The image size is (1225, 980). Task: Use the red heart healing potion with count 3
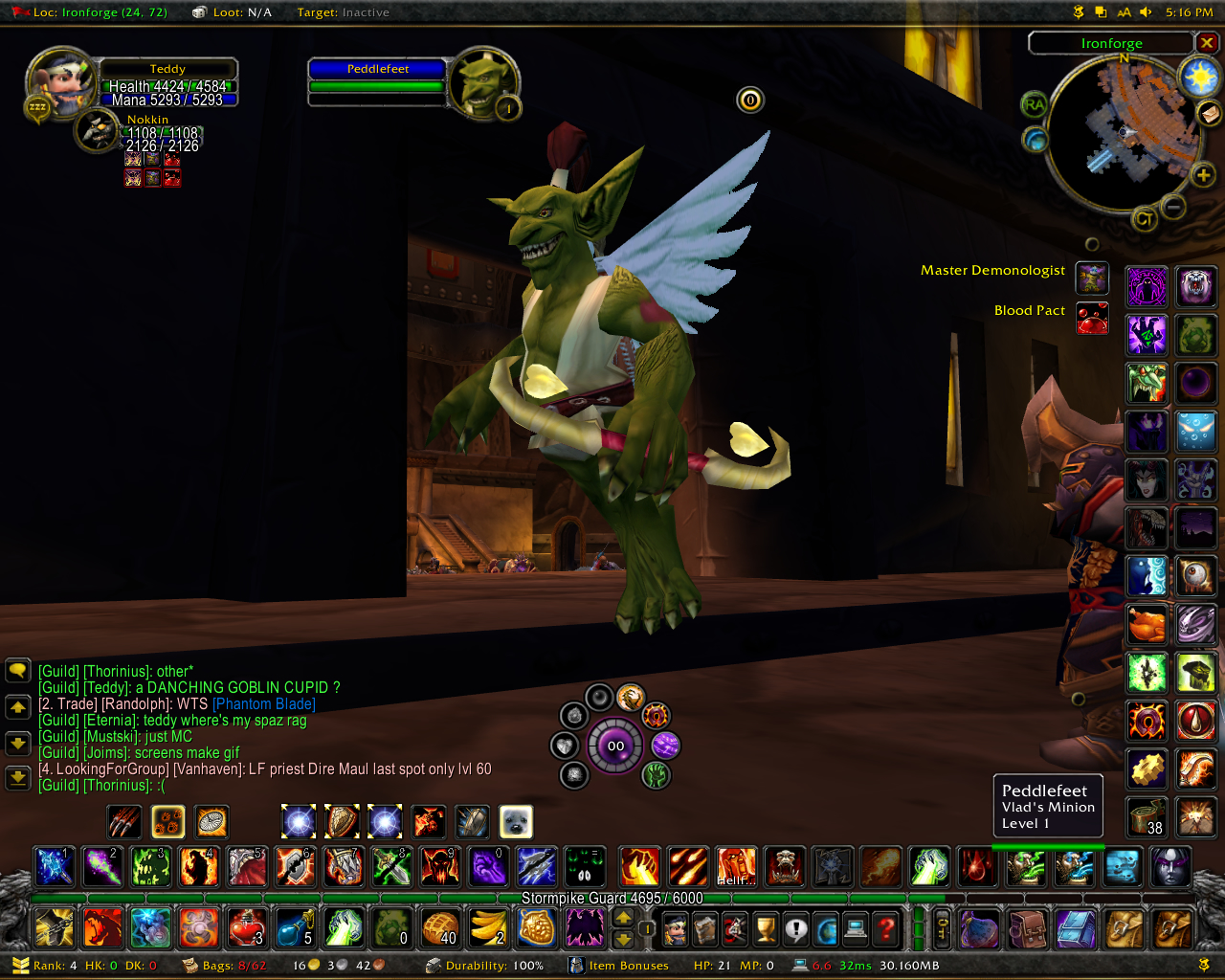click(247, 927)
